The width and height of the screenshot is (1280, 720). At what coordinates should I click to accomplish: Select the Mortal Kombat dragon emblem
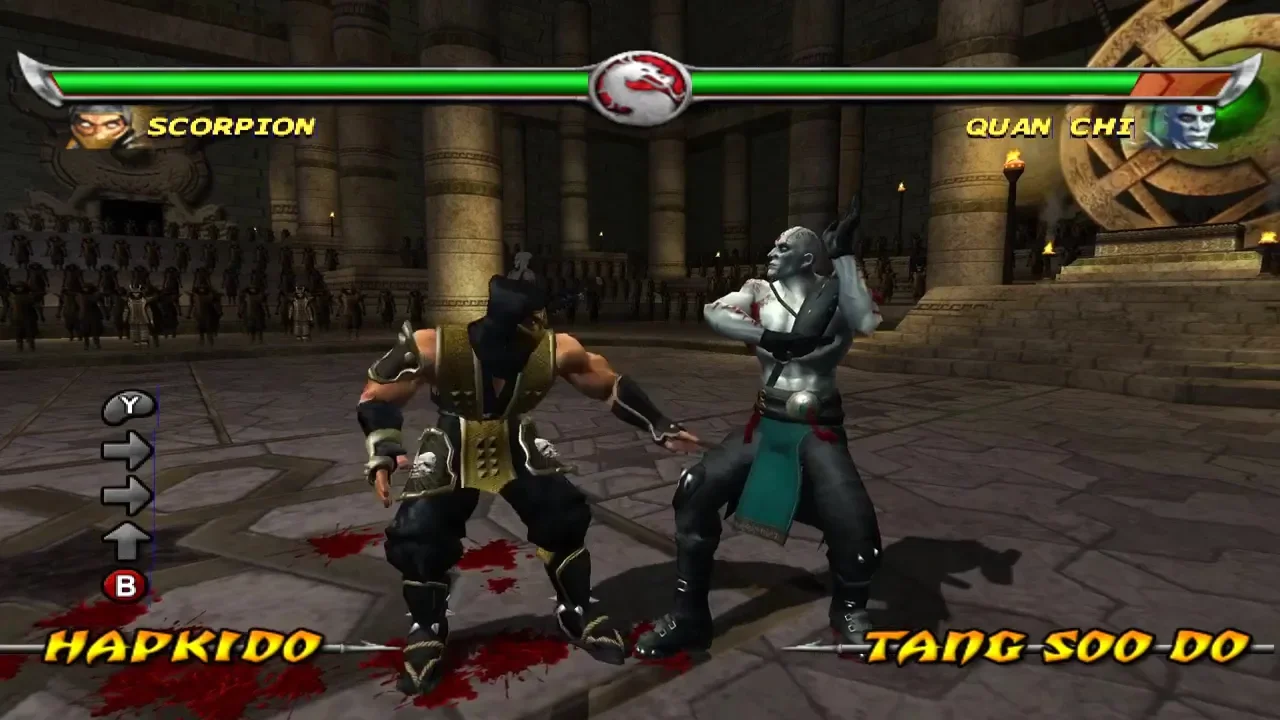point(639,87)
